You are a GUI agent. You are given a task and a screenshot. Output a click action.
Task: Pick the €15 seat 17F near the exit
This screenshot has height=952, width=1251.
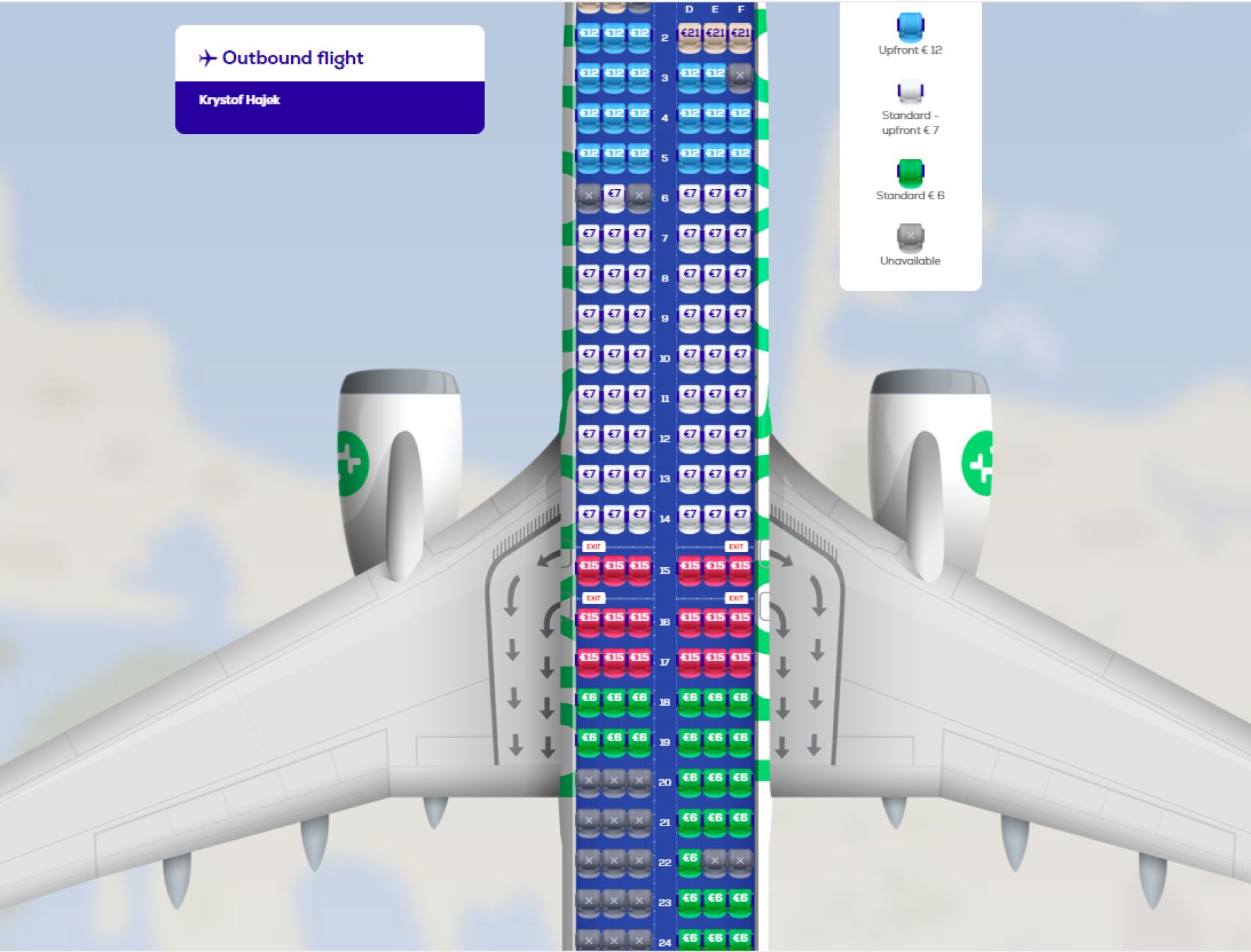click(x=740, y=658)
